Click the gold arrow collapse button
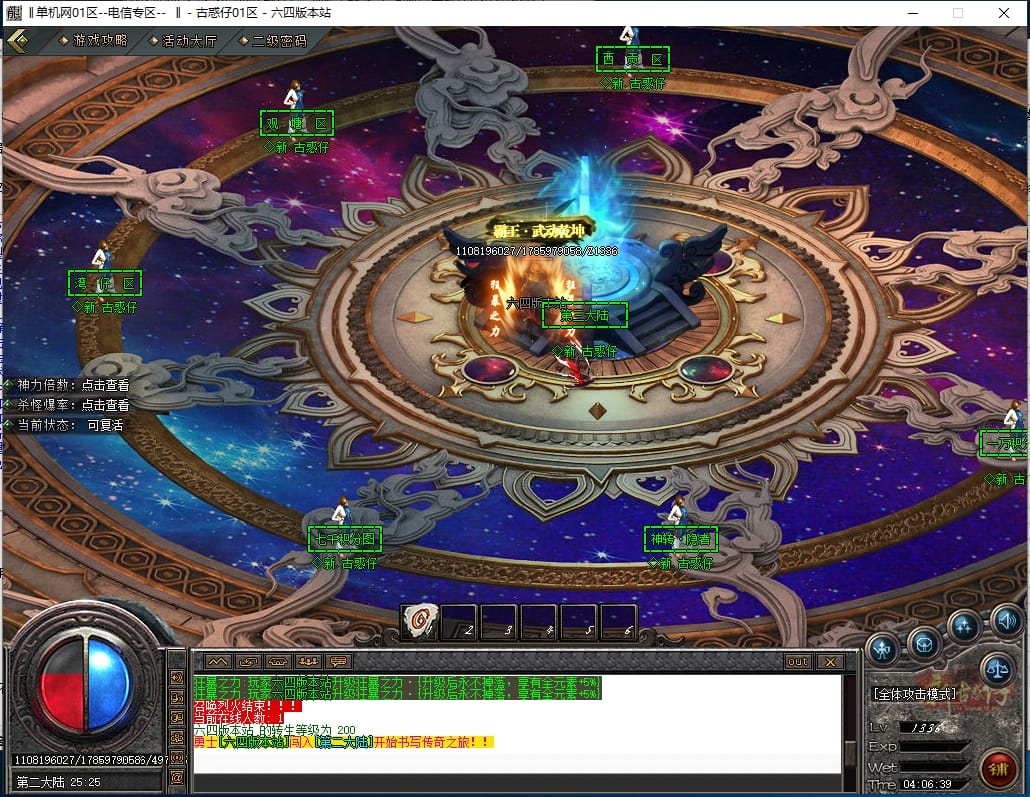Screen dimensions: 1030x797 point(18,40)
